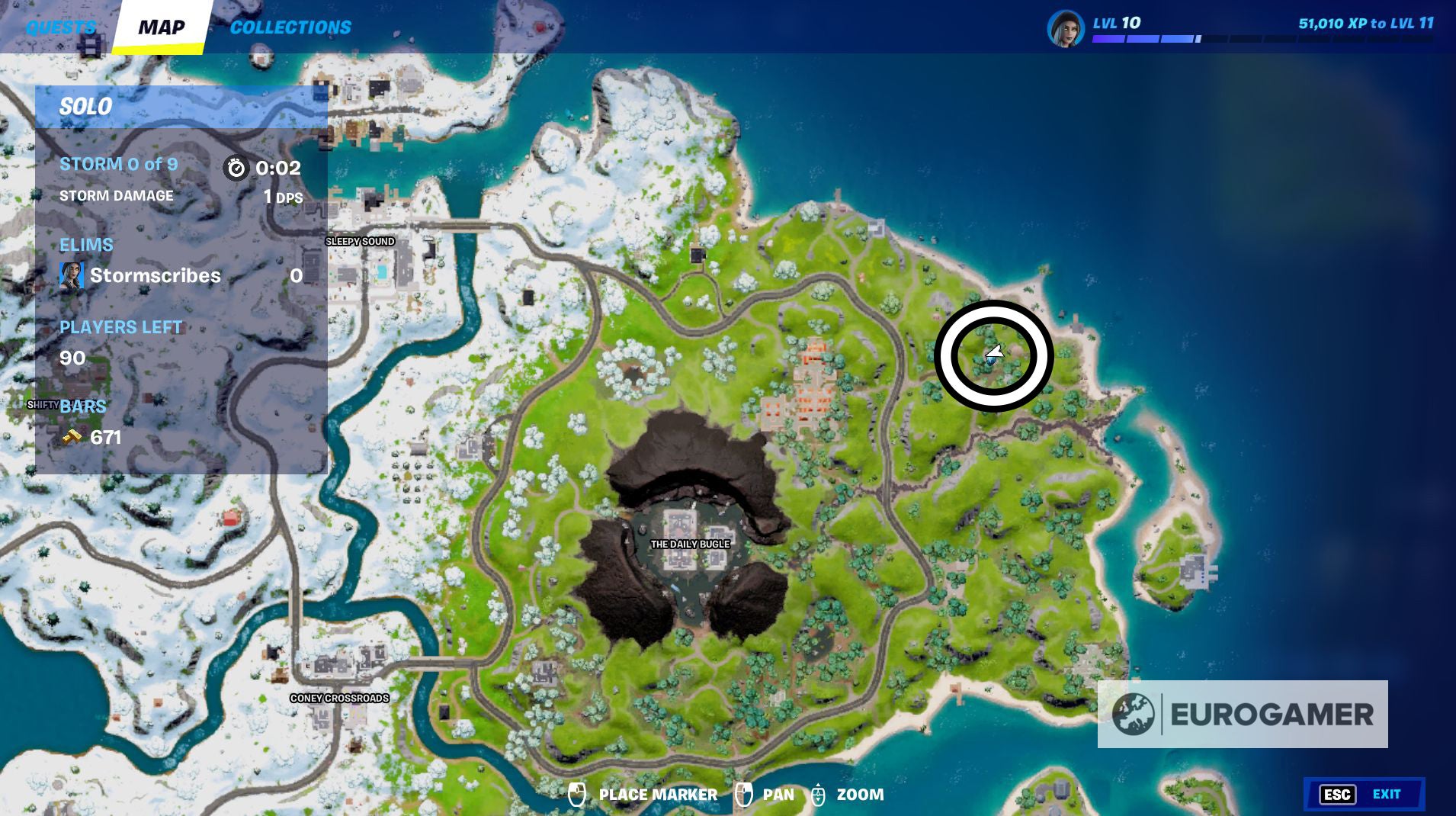Click the Place Marker mouse icon
The image size is (1456, 816).
pos(577,794)
